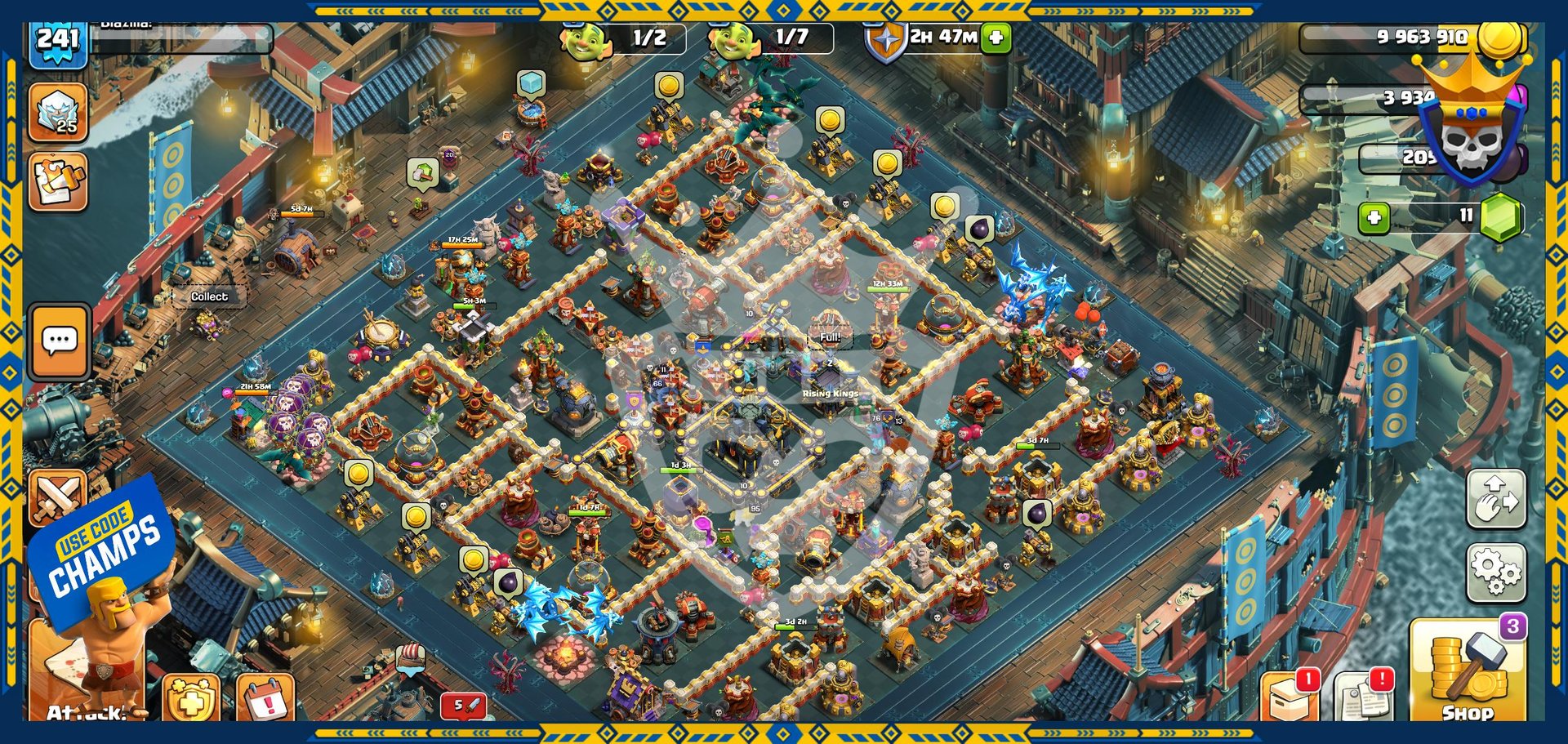
Task: Tap the builder counter showing 1/2
Action: (x=624, y=38)
